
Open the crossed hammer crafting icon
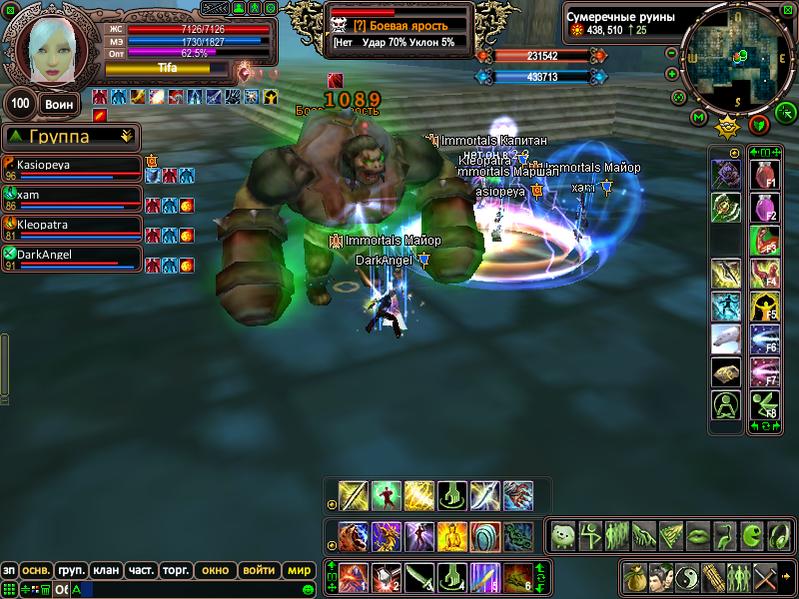tap(765, 577)
